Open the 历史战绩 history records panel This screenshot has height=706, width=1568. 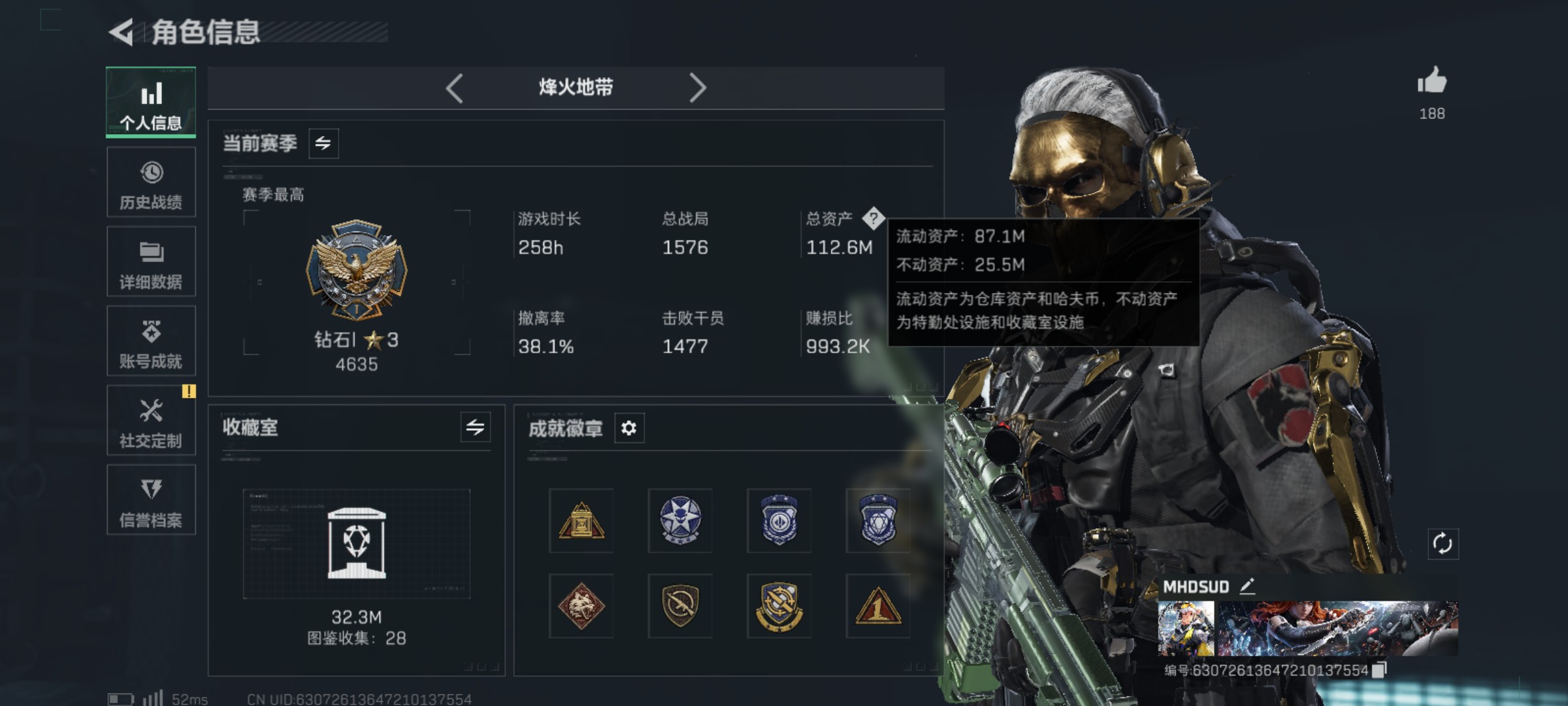(151, 183)
